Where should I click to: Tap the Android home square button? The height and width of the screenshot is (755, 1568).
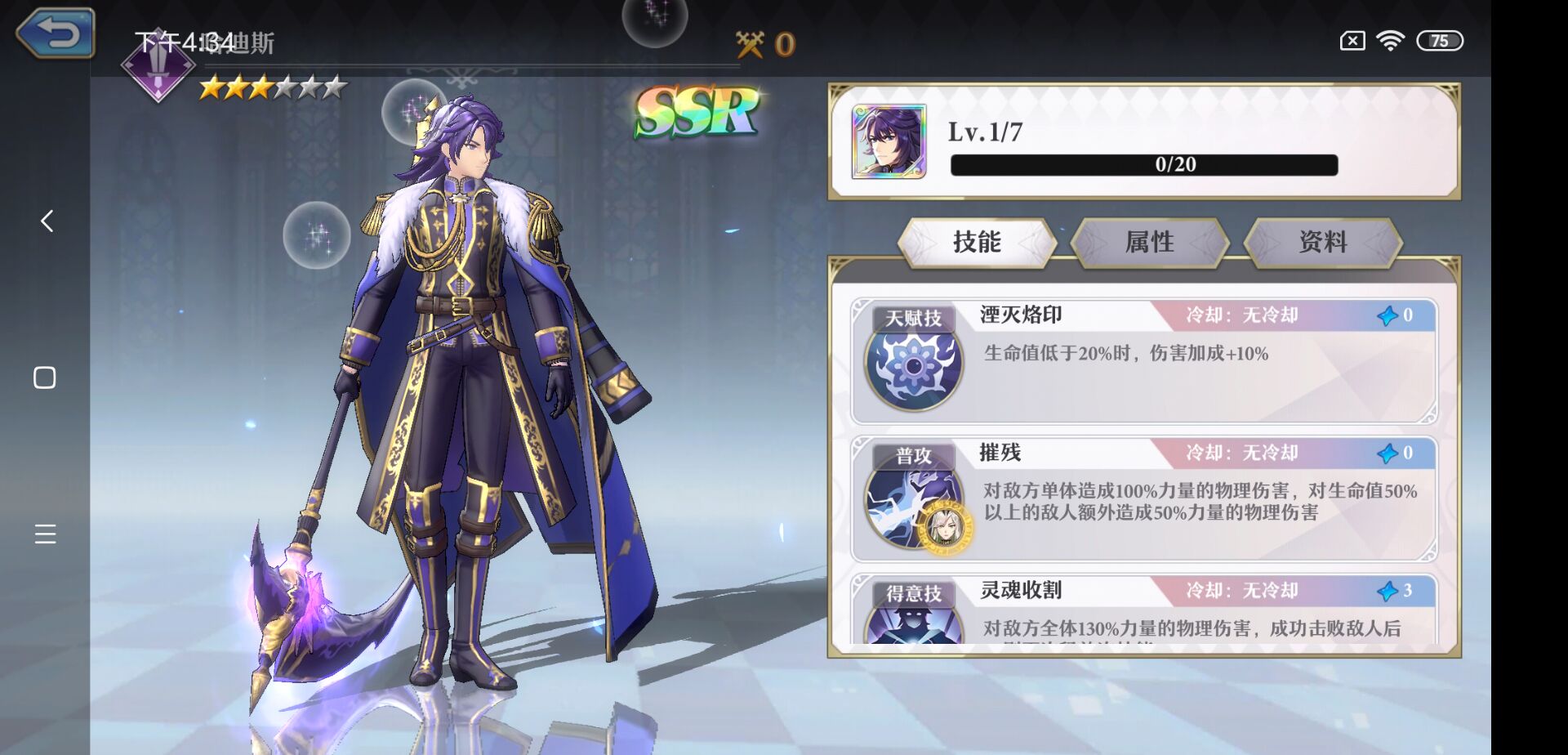(x=45, y=377)
